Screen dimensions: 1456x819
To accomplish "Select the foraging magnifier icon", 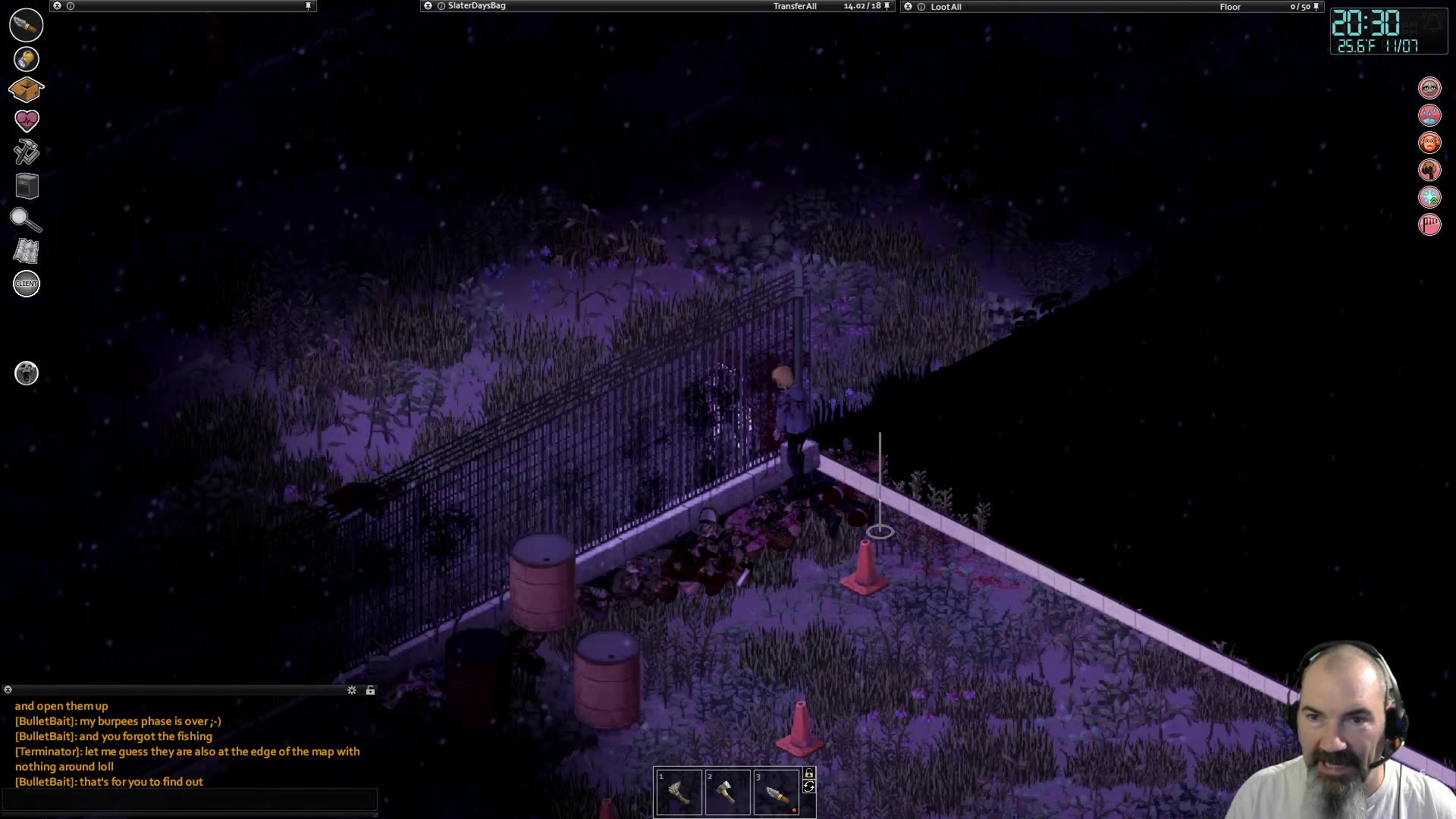I will (x=26, y=220).
